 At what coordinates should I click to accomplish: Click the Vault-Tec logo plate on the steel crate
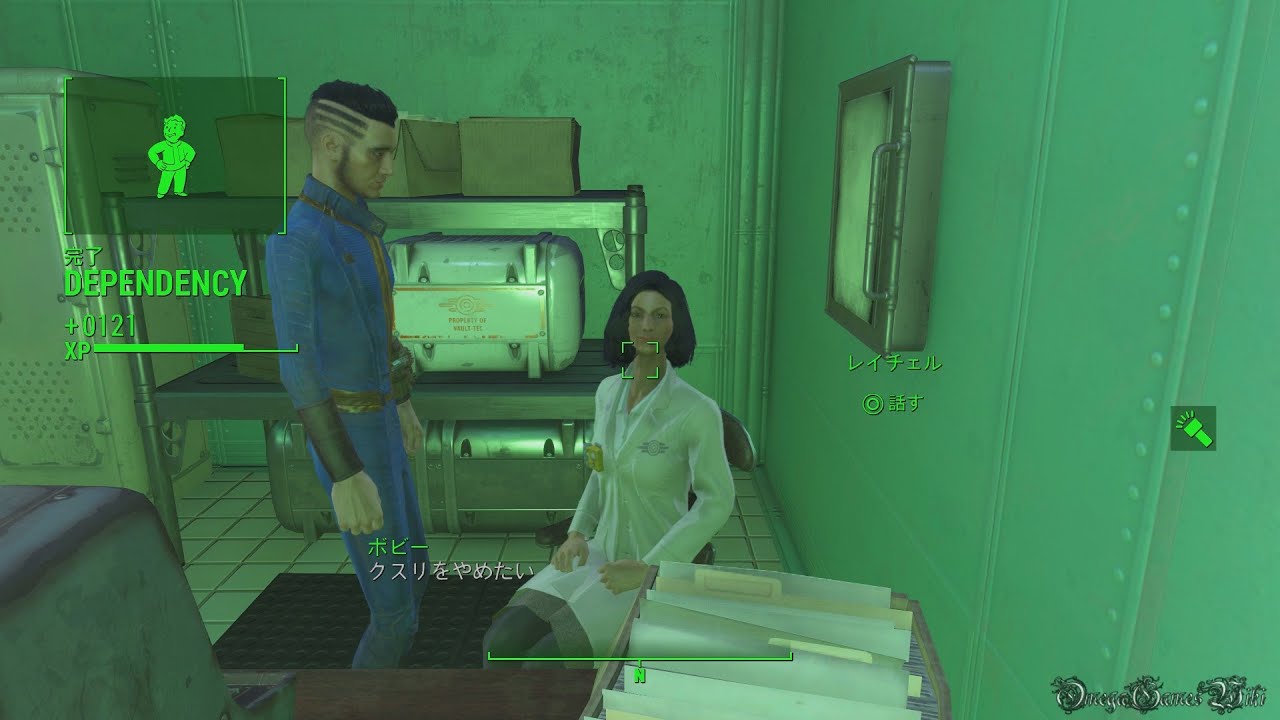[x=467, y=308]
